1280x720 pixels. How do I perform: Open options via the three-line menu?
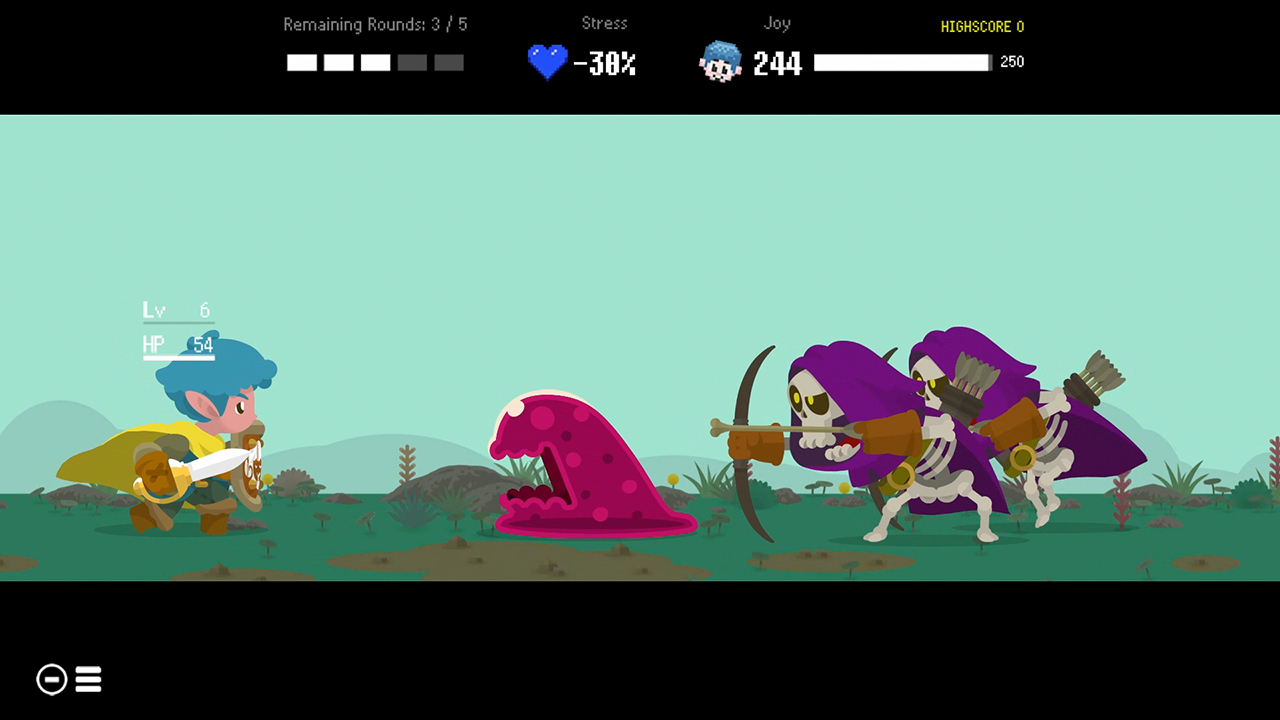(x=88, y=679)
